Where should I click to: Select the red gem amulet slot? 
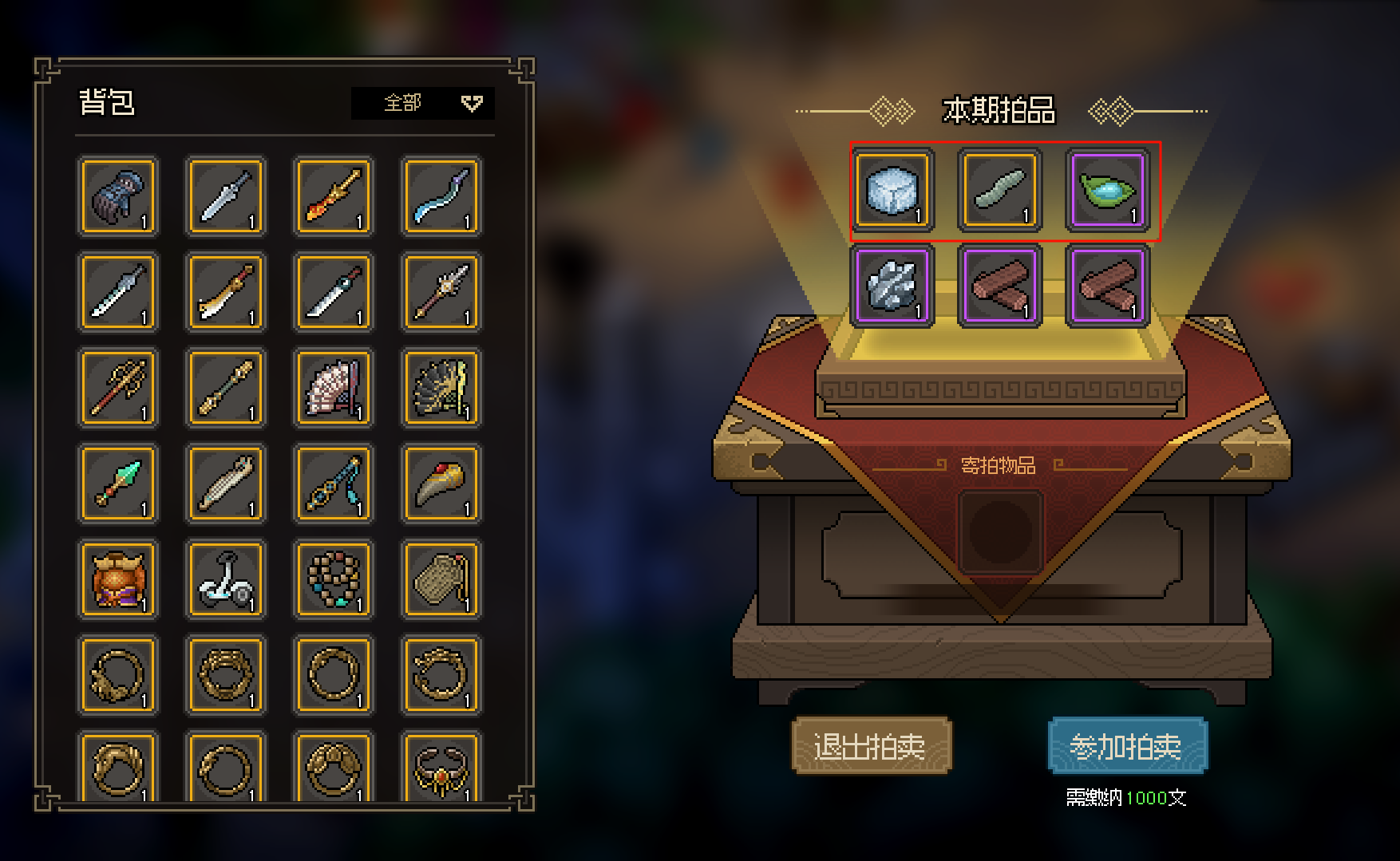point(441,770)
